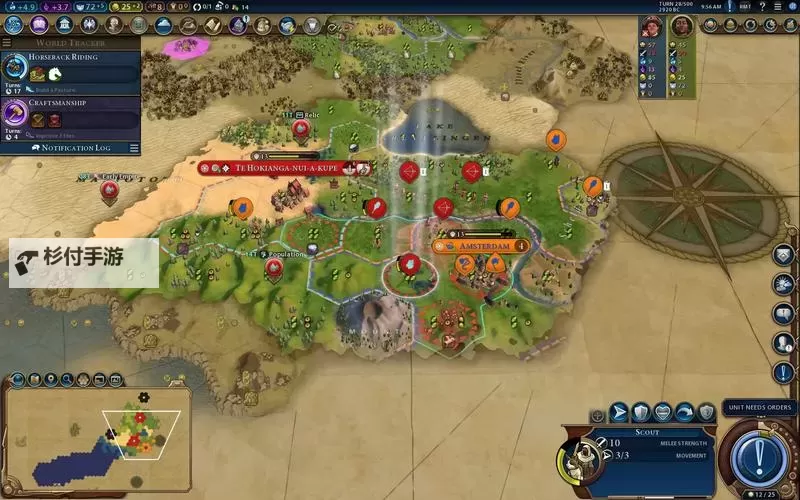Viewport: 800px width, 500px height.
Task: Open the minimap search magnifier tool
Action: (68, 380)
